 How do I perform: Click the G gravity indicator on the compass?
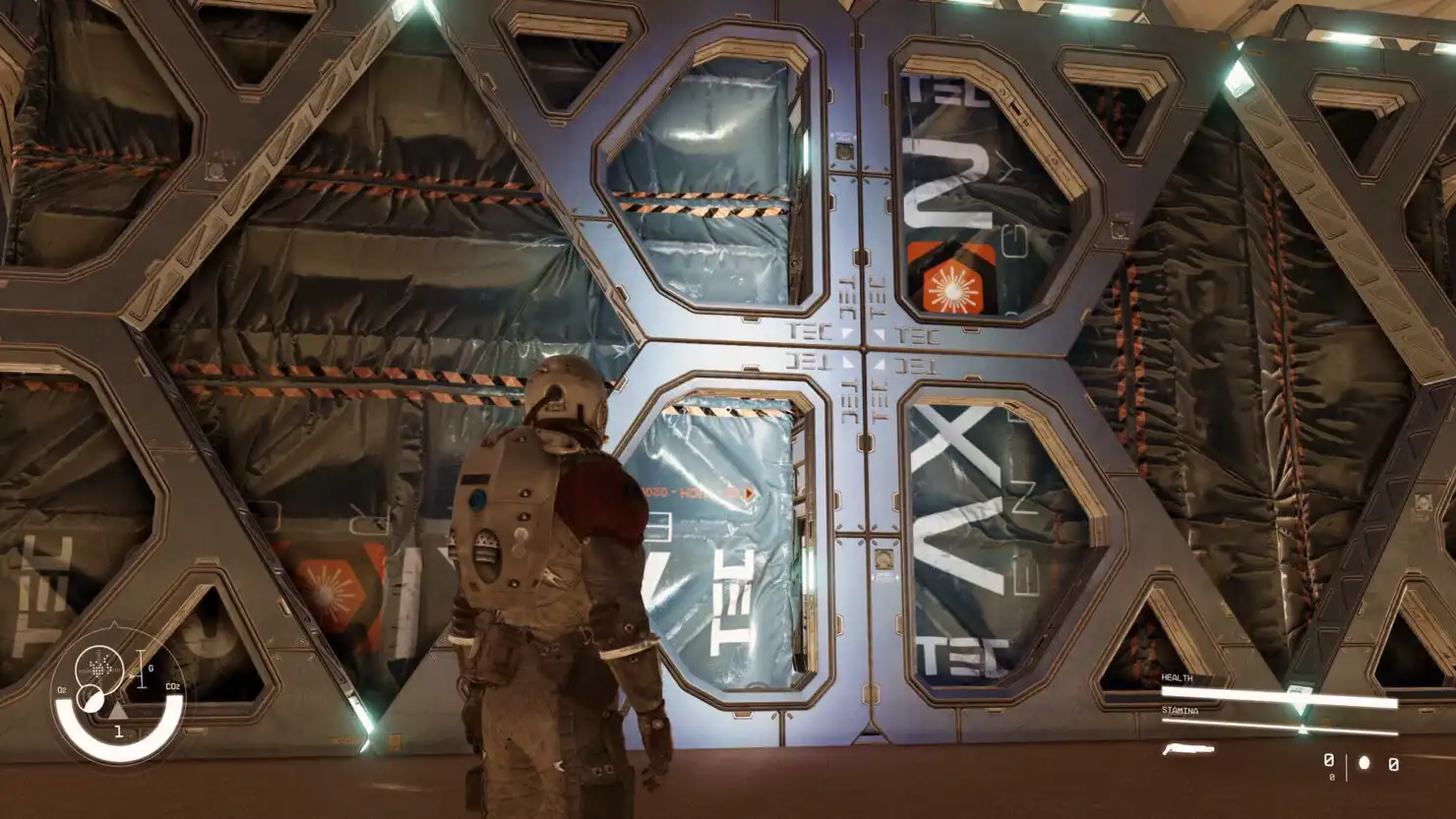(x=150, y=668)
